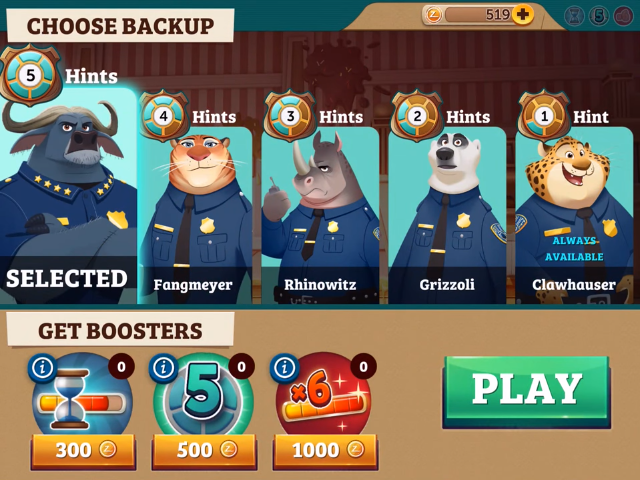Buy the x6 multiplier booster for 1000
Image resolution: width=640 pixels, height=480 pixels.
point(325,450)
